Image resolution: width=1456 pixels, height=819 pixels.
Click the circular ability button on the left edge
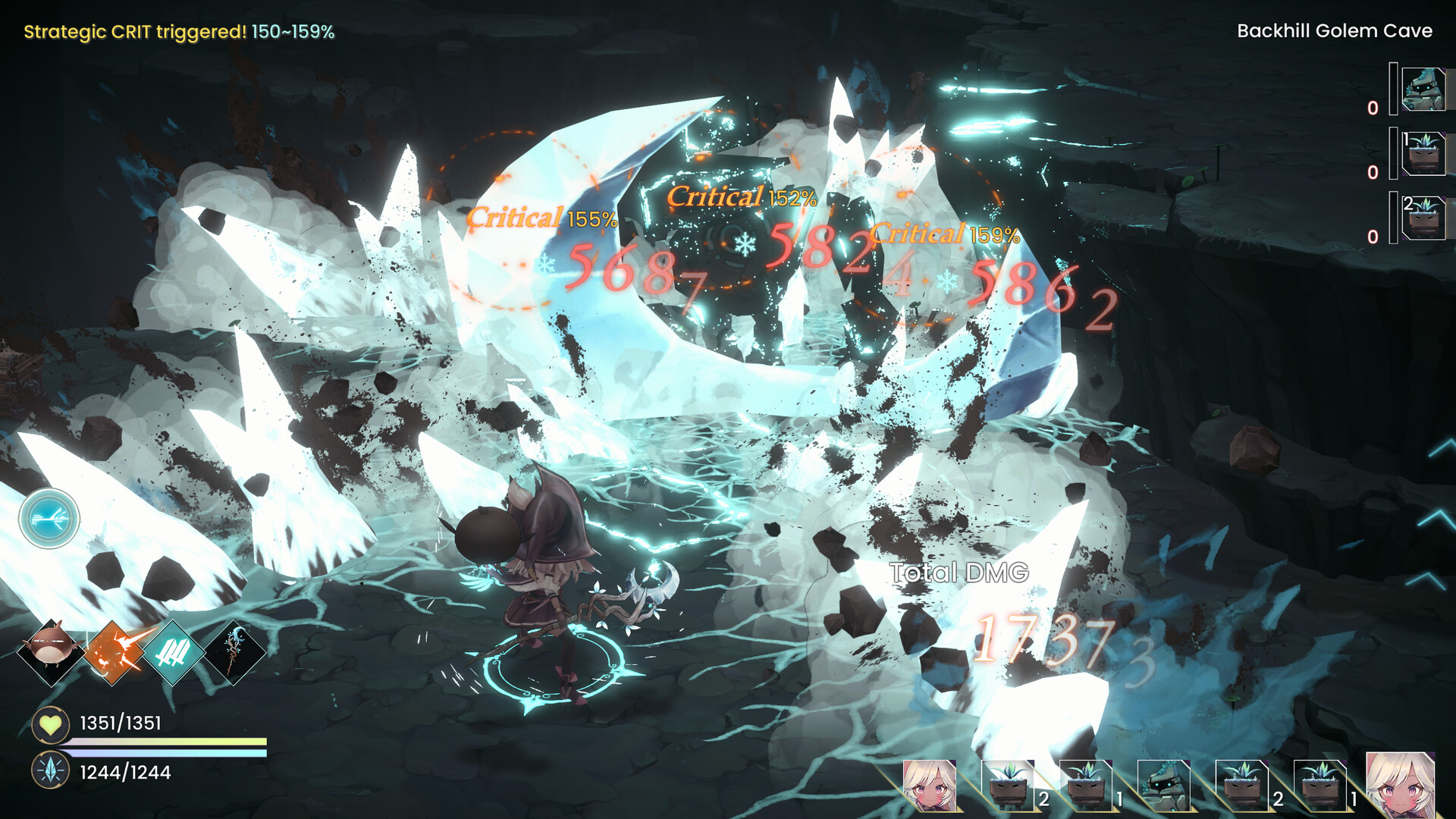coord(51,518)
